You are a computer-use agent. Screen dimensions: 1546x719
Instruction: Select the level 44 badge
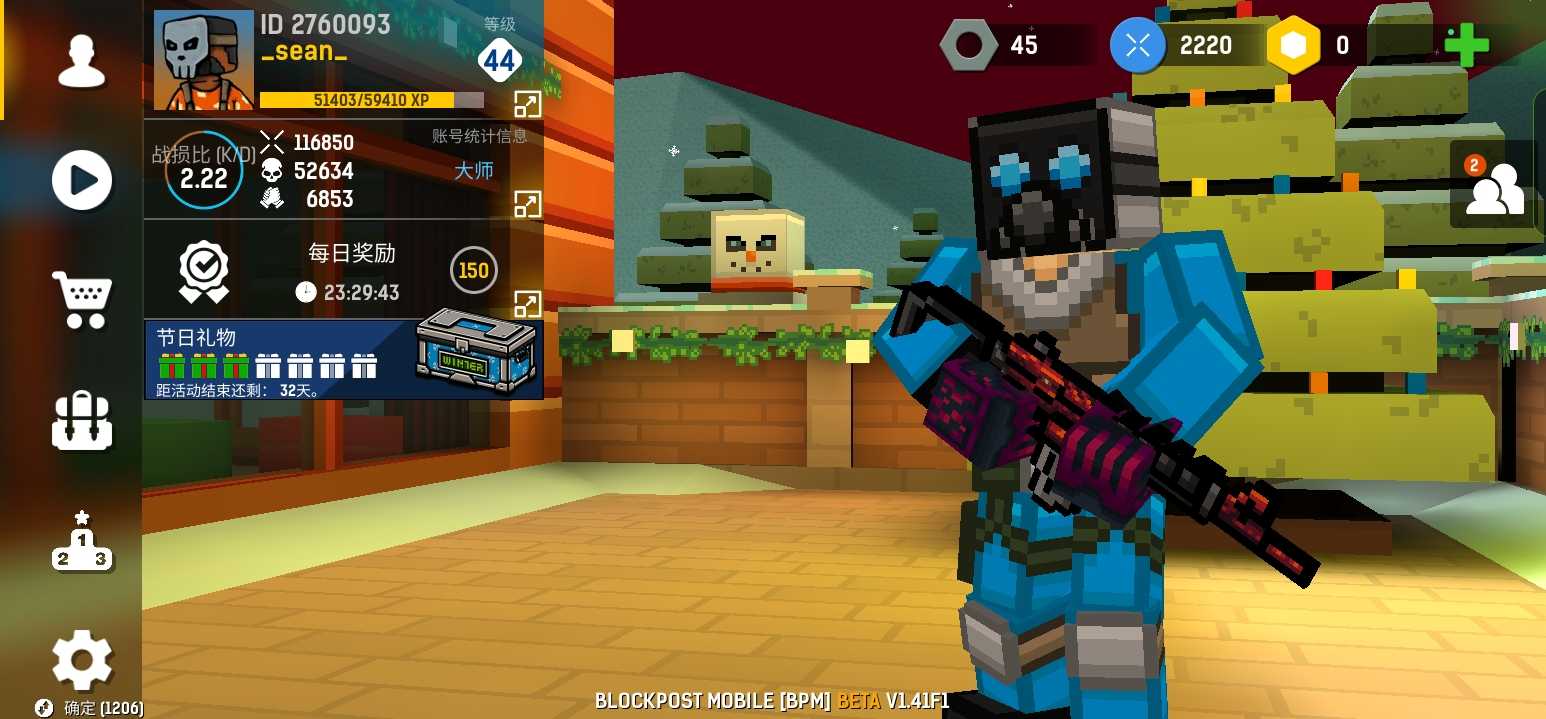pos(499,61)
